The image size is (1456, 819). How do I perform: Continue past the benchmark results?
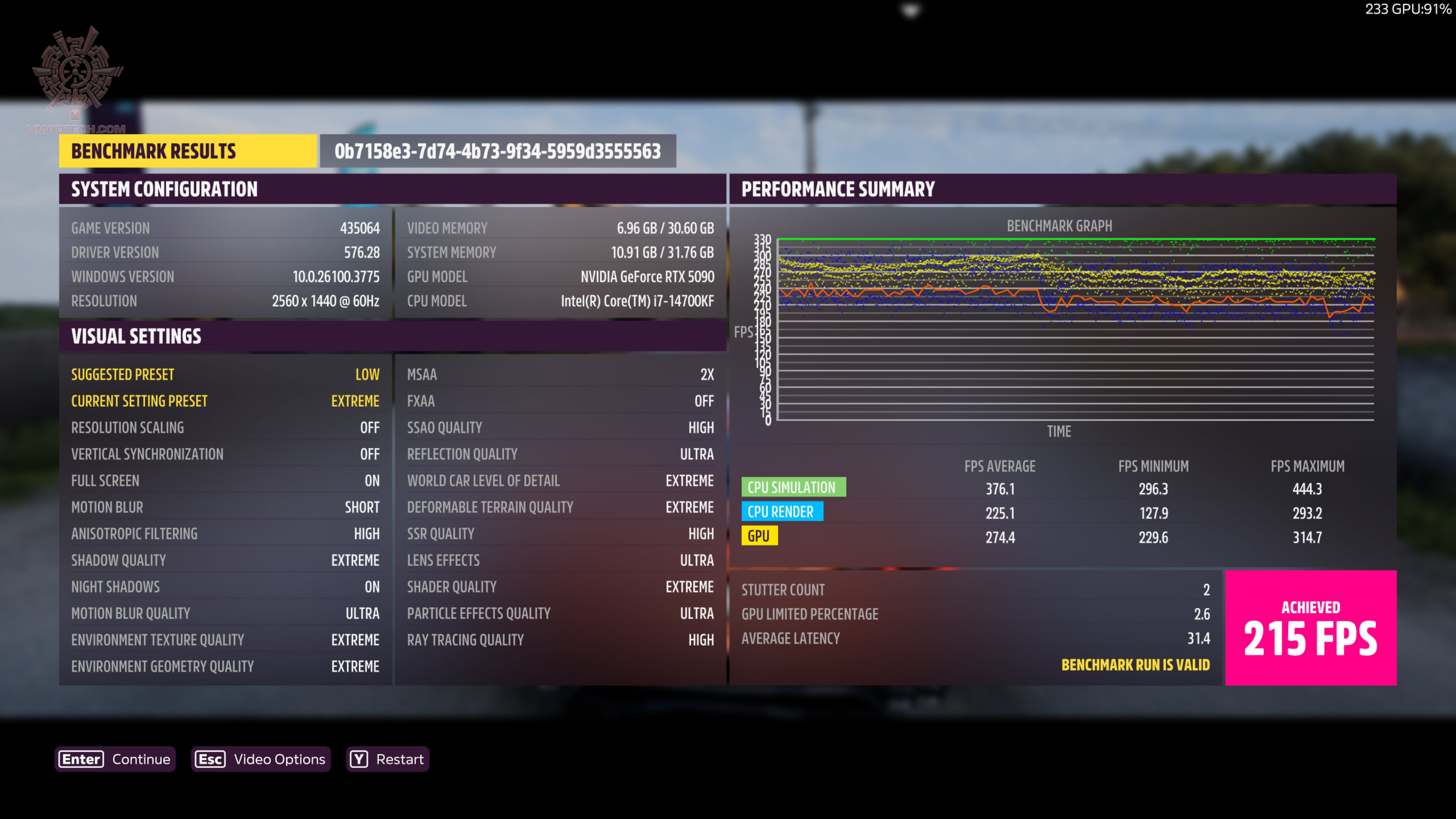(115, 759)
